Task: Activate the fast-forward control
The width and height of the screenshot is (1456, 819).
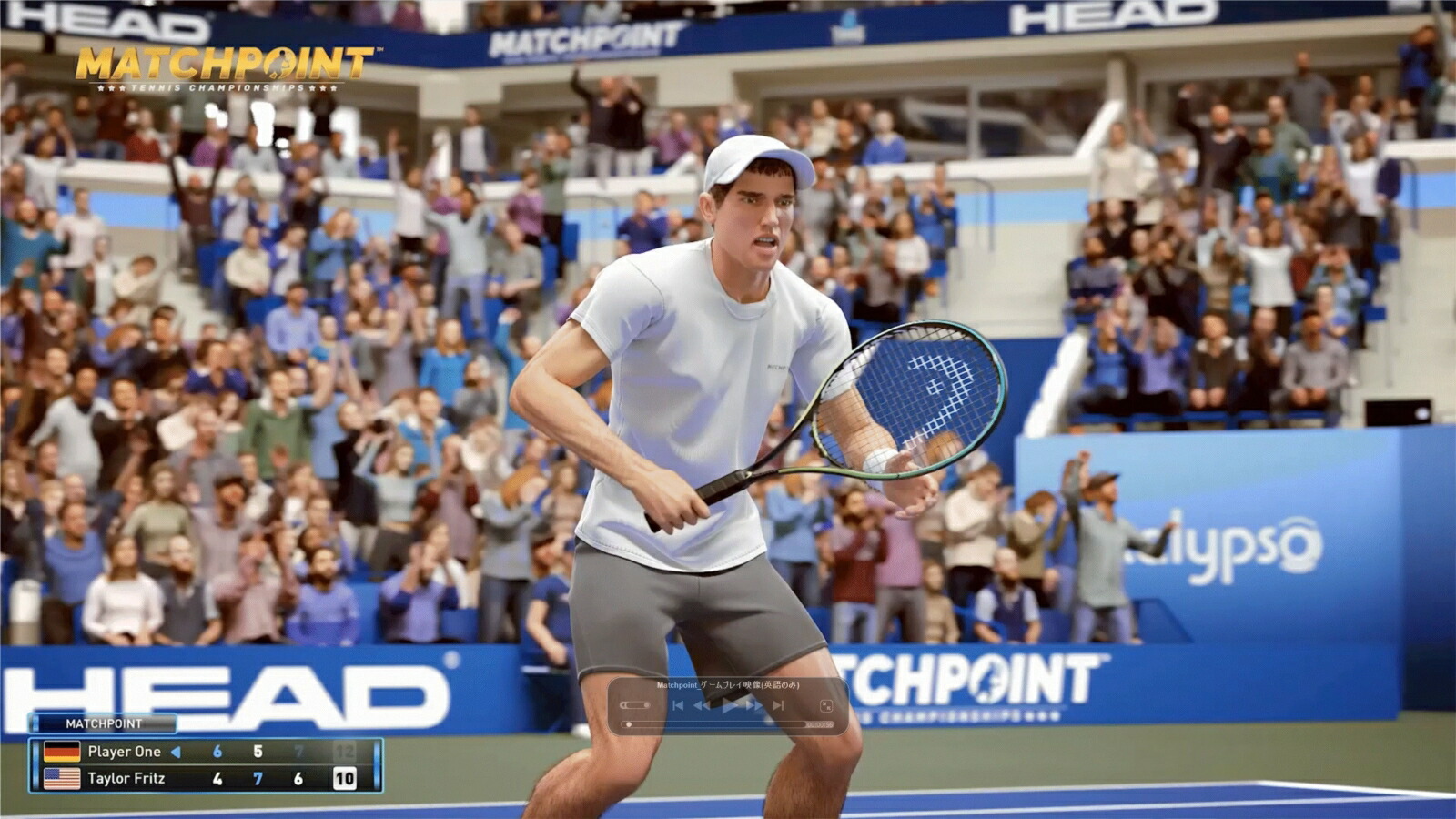Action: 753,705
